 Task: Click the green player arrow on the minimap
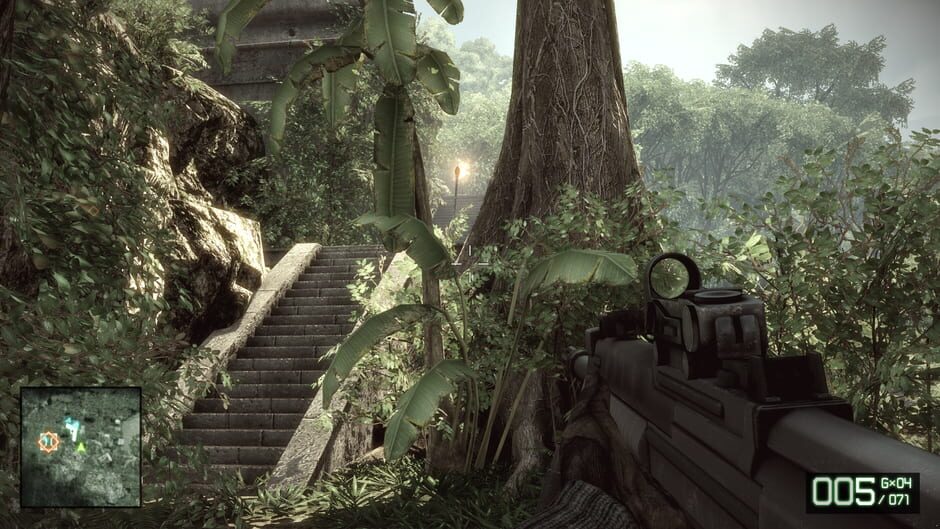pyautogui.click(x=81, y=446)
